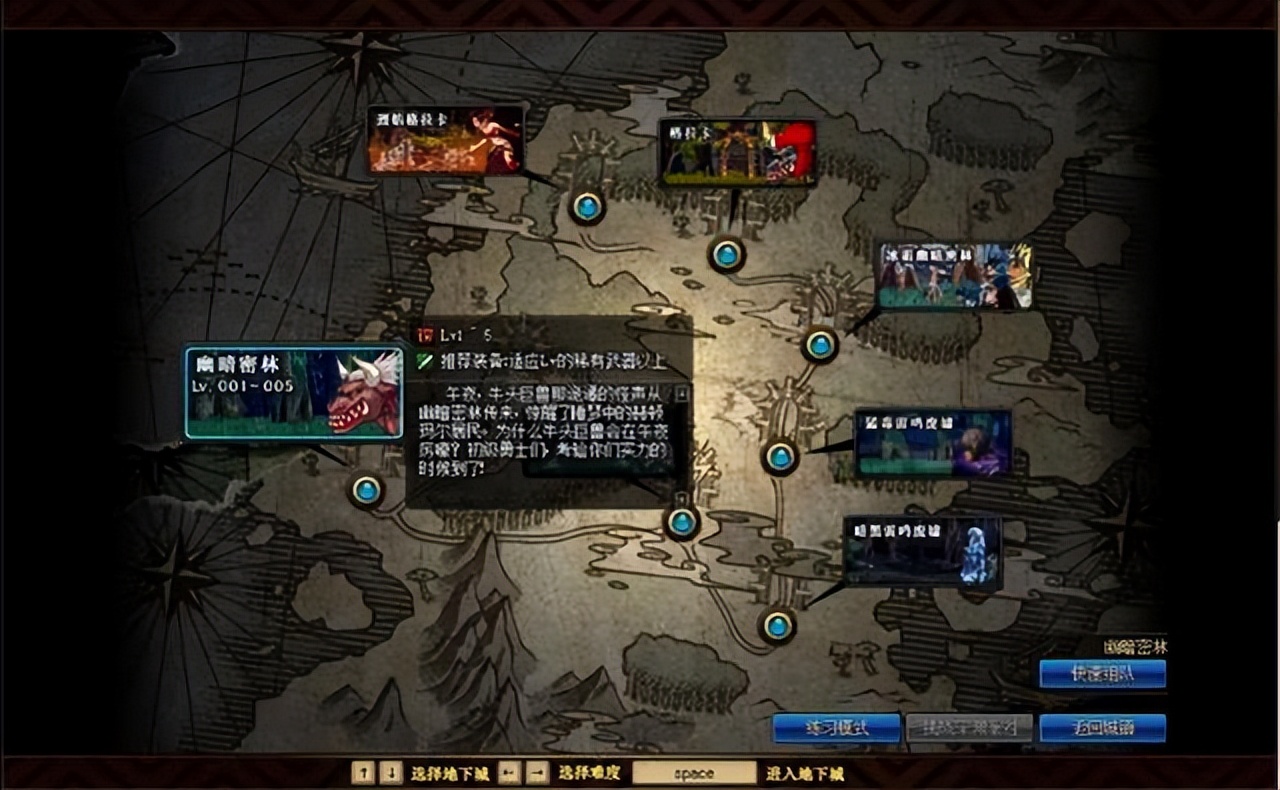Return to town with 返回城镇
Screen dimensions: 1280x790
1102,727
